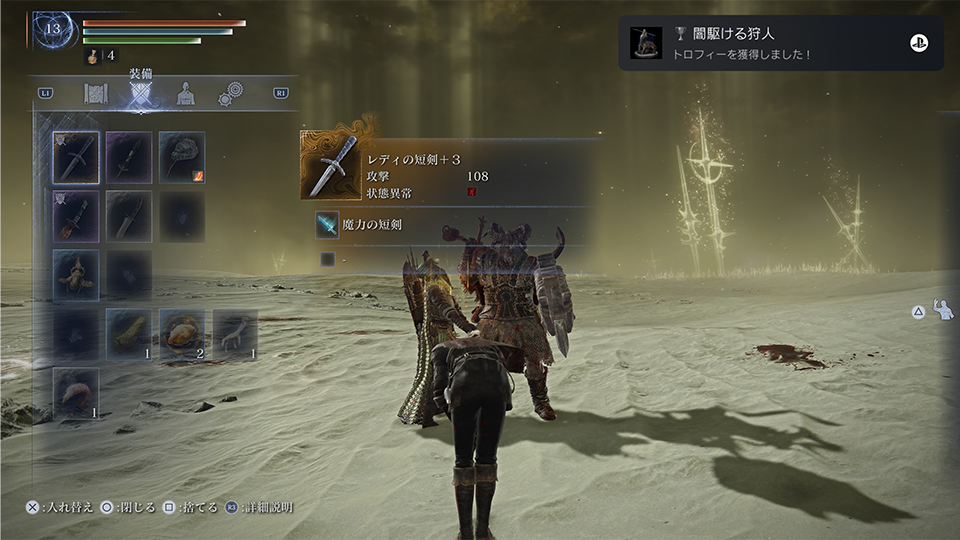Viewport: 960px width, 540px height.
Task: Select the dark weapon in the top-row purple slot
Action: [129, 158]
